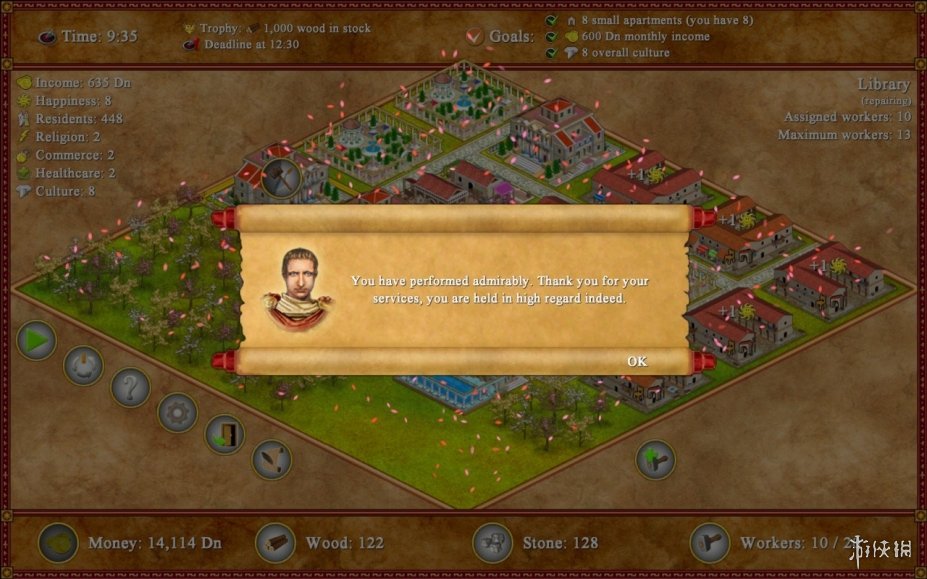
Task: Select the Wood logs resource icon
Action: (x=275, y=543)
